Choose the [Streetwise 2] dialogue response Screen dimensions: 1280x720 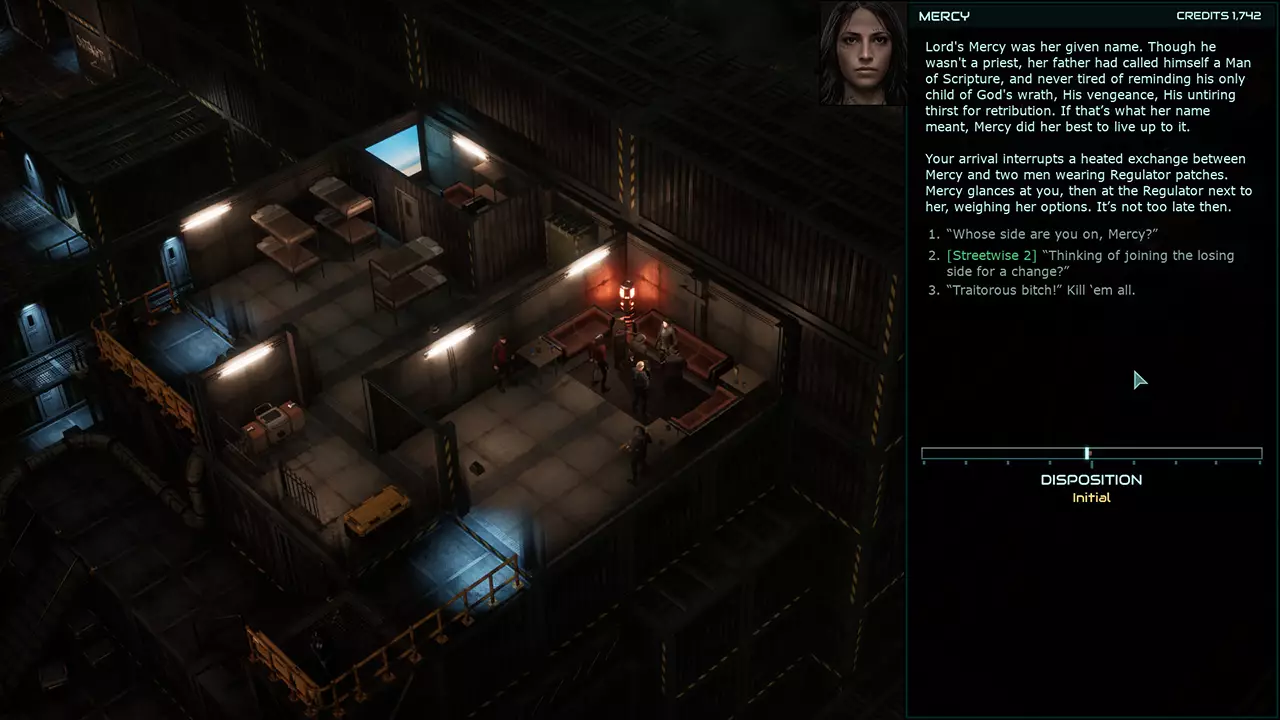coord(1090,263)
